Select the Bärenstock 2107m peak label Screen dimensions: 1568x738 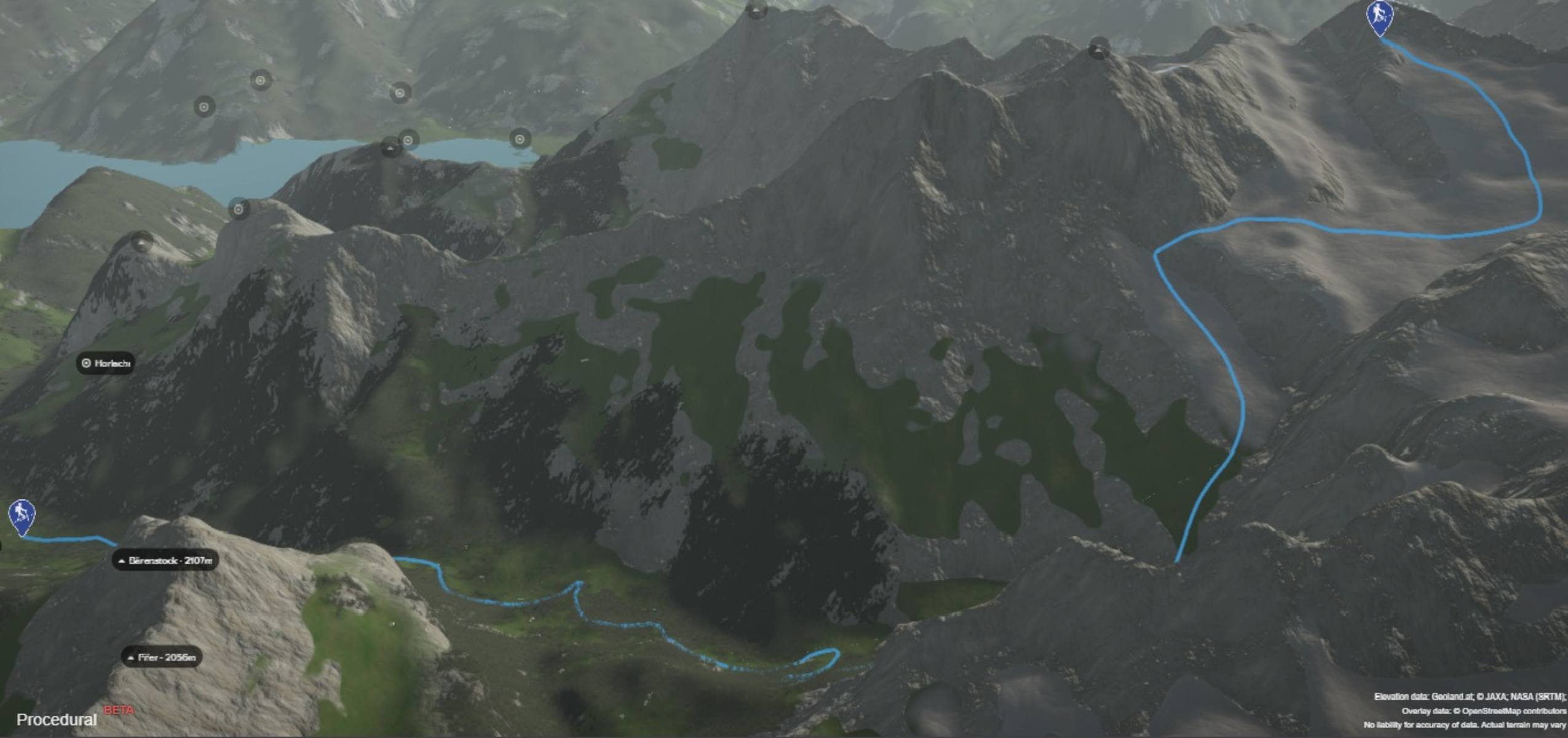click(x=165, y=560)
